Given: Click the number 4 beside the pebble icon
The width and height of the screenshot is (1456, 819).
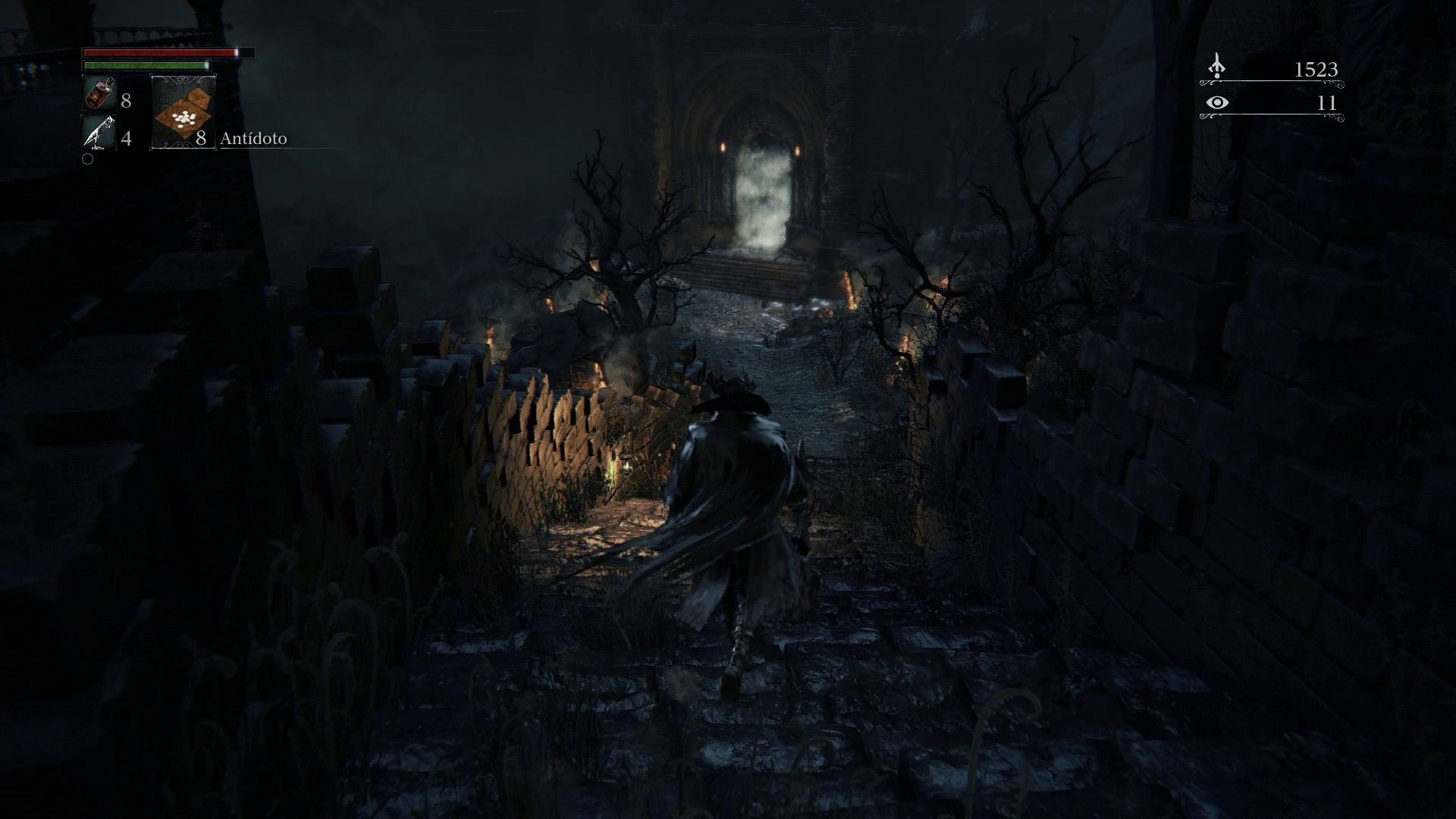Looking at the screenshot, I should pos(127,140).
